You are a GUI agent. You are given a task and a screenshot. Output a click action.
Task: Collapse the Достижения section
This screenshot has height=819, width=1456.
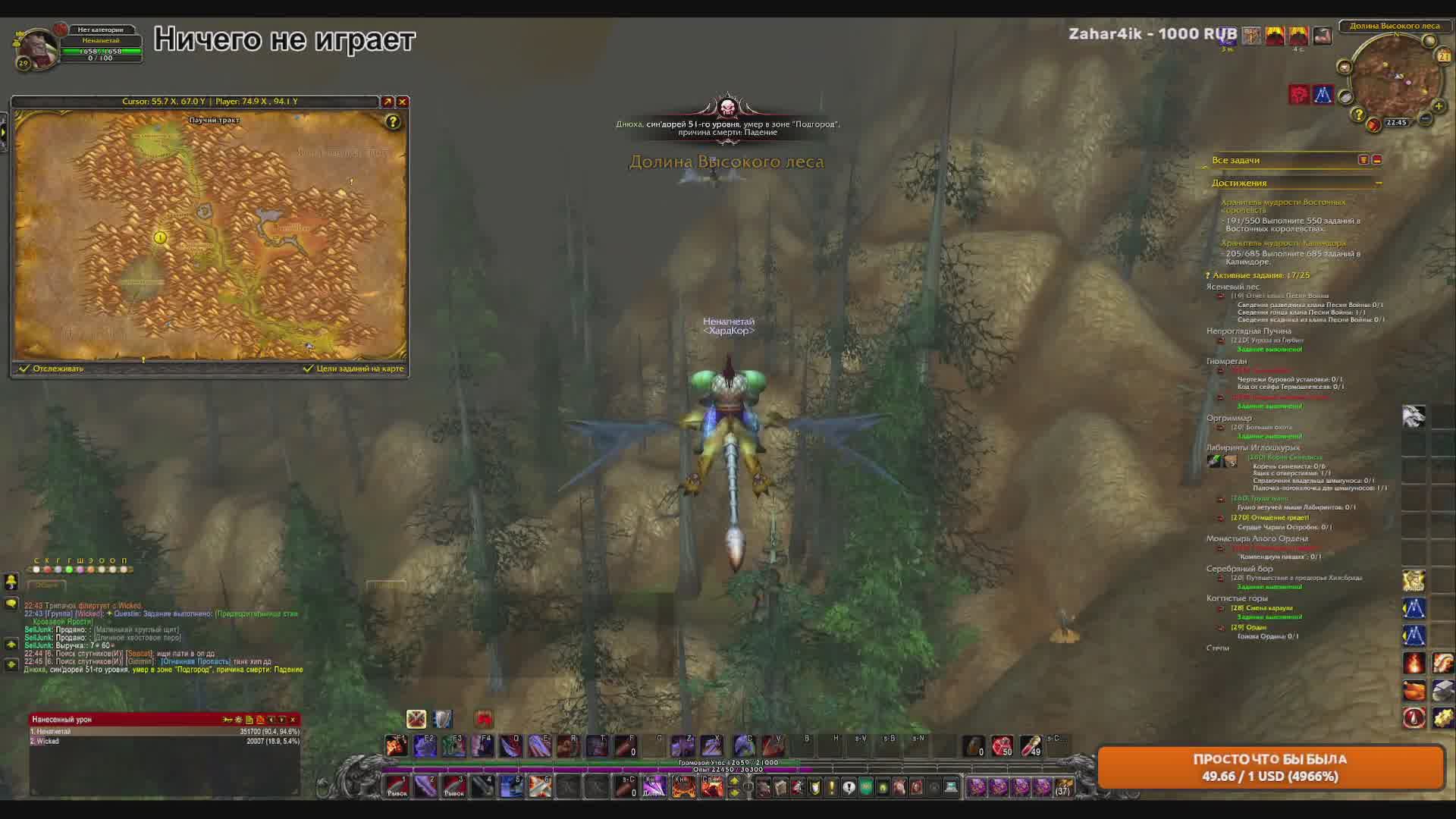pyautogui.click(x=1379, y=183)
